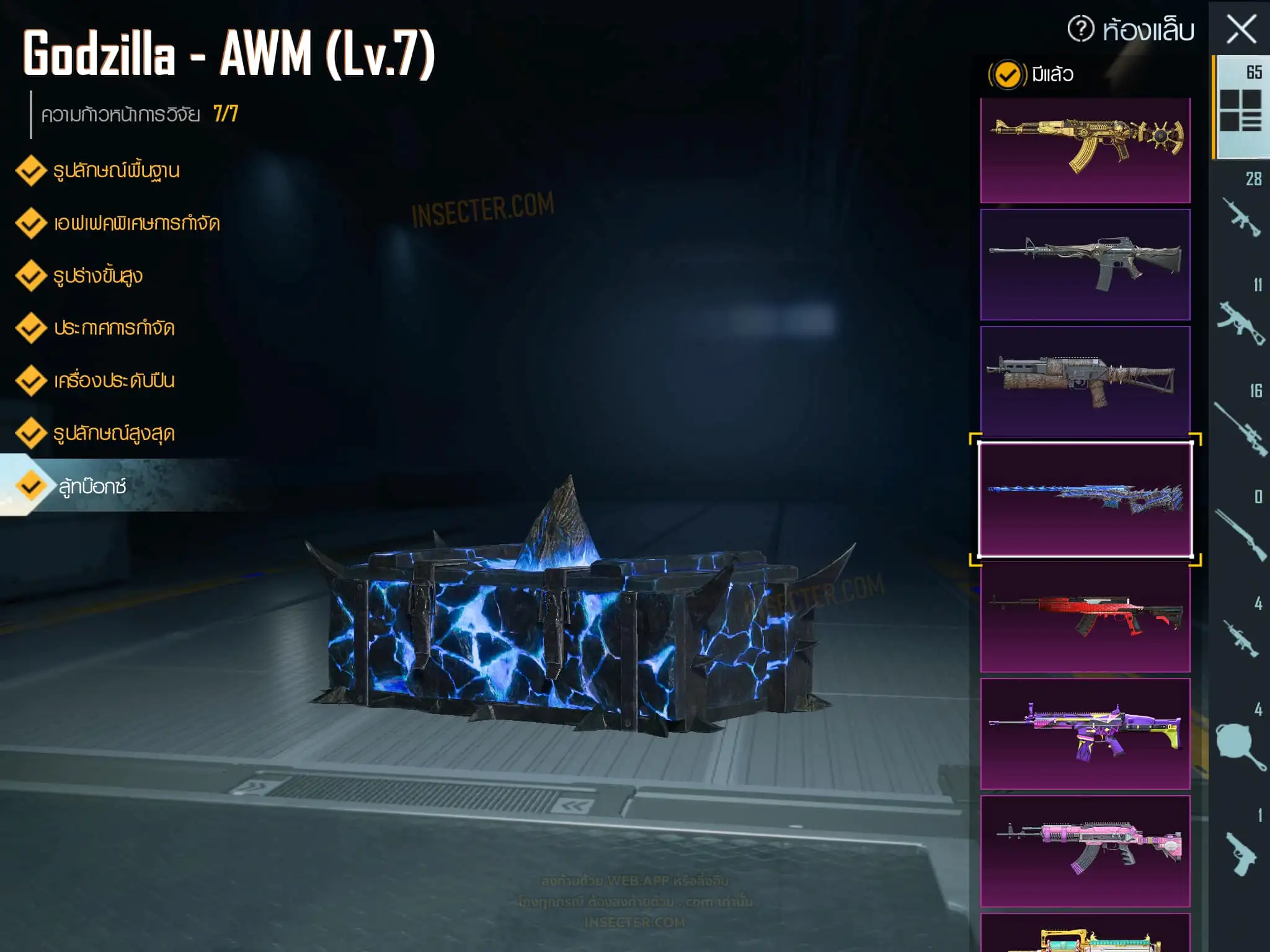The image size is (1270, 952).
Task: Select the blue Godzilla AWM thumbnail
Action: (x=1085, y=500)
